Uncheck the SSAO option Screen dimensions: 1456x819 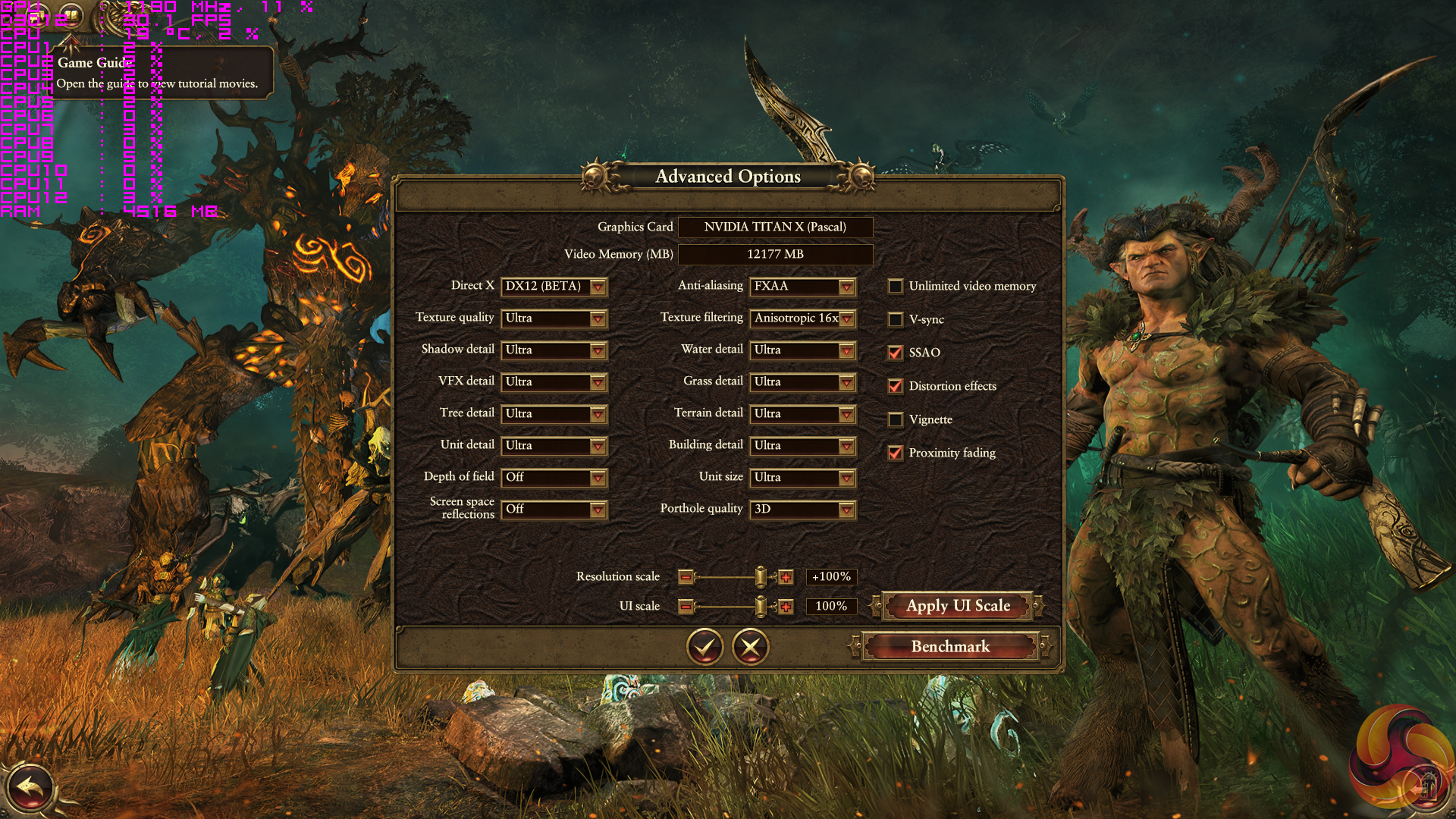(x=896, y=353)
